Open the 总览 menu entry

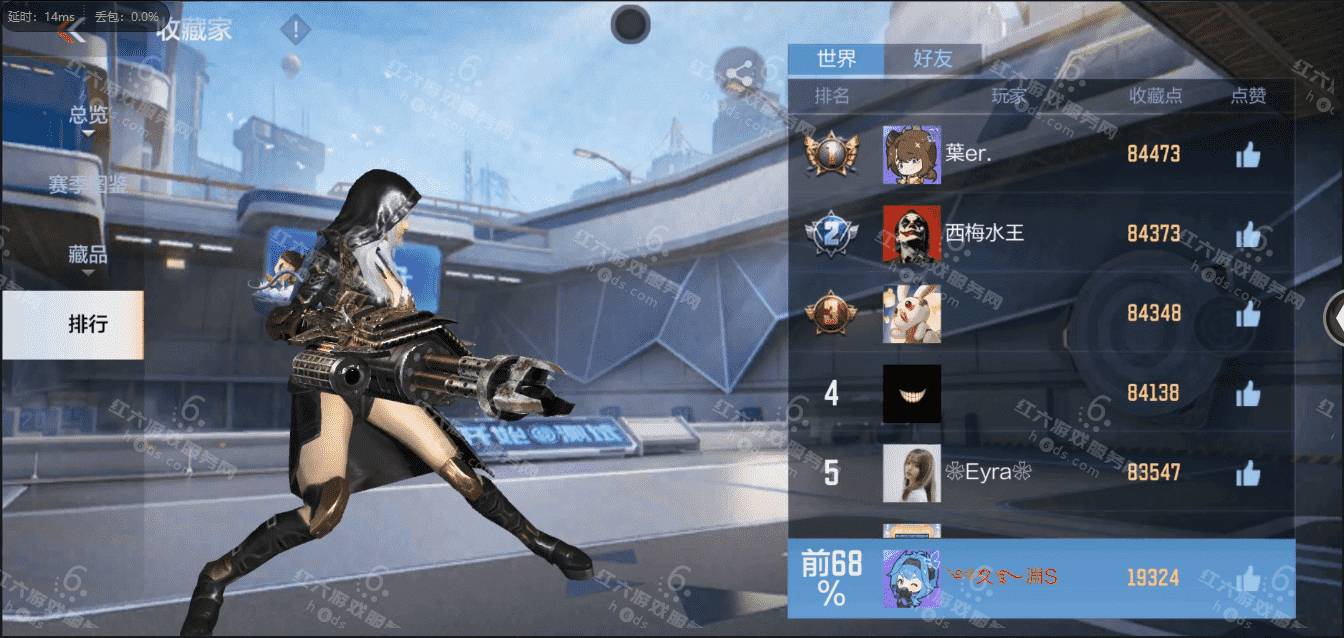[88, 115]
